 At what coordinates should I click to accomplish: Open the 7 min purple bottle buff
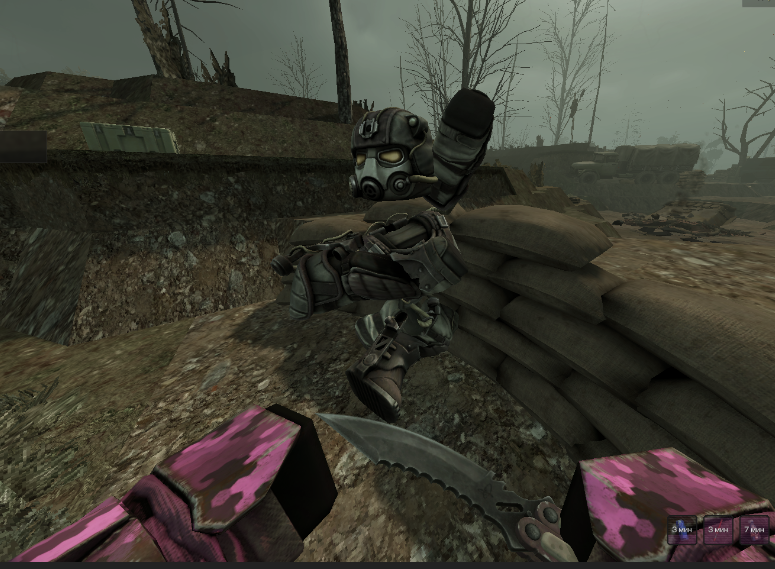click(753, 529)
